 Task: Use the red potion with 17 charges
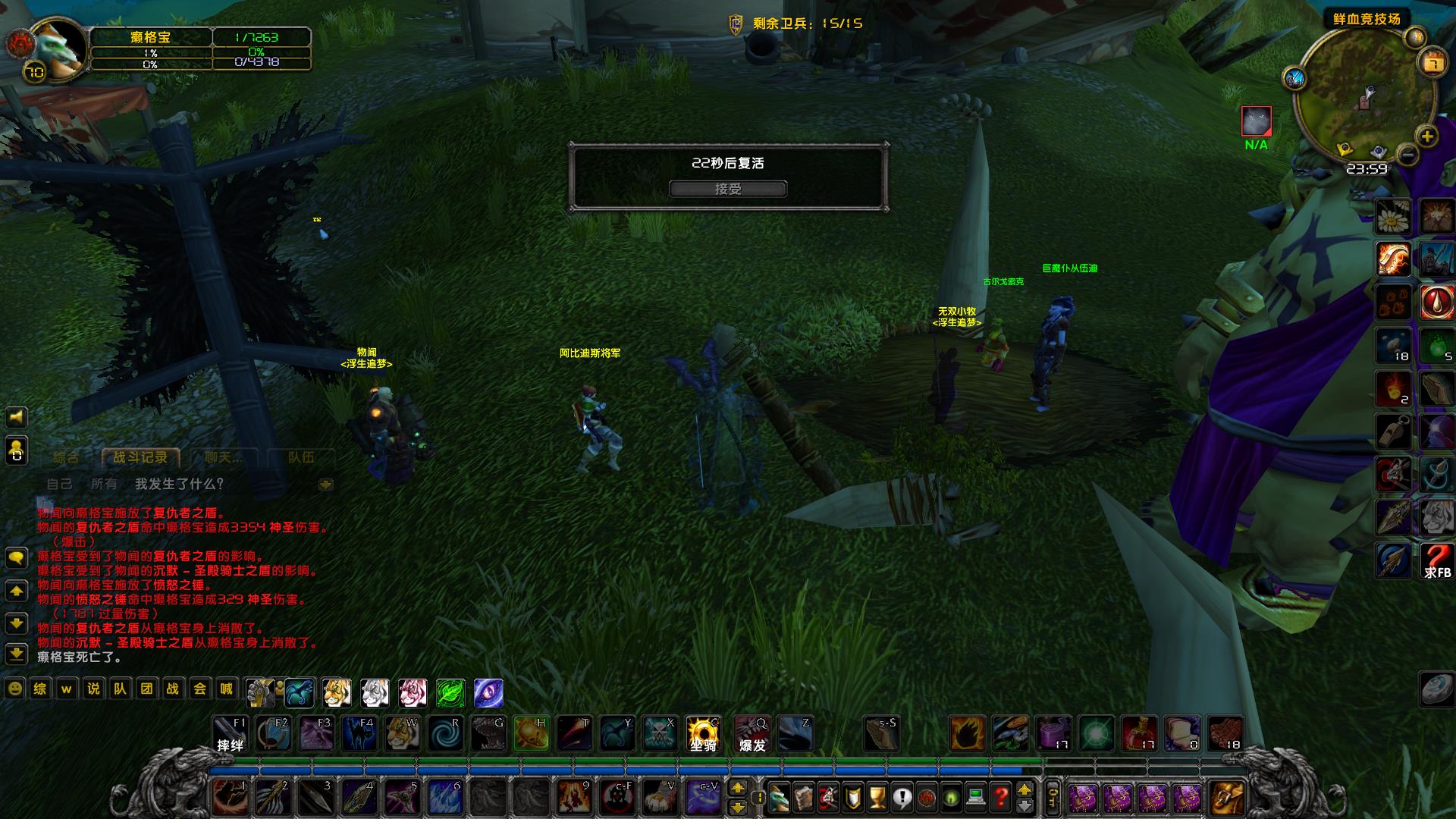(1139, 734)
